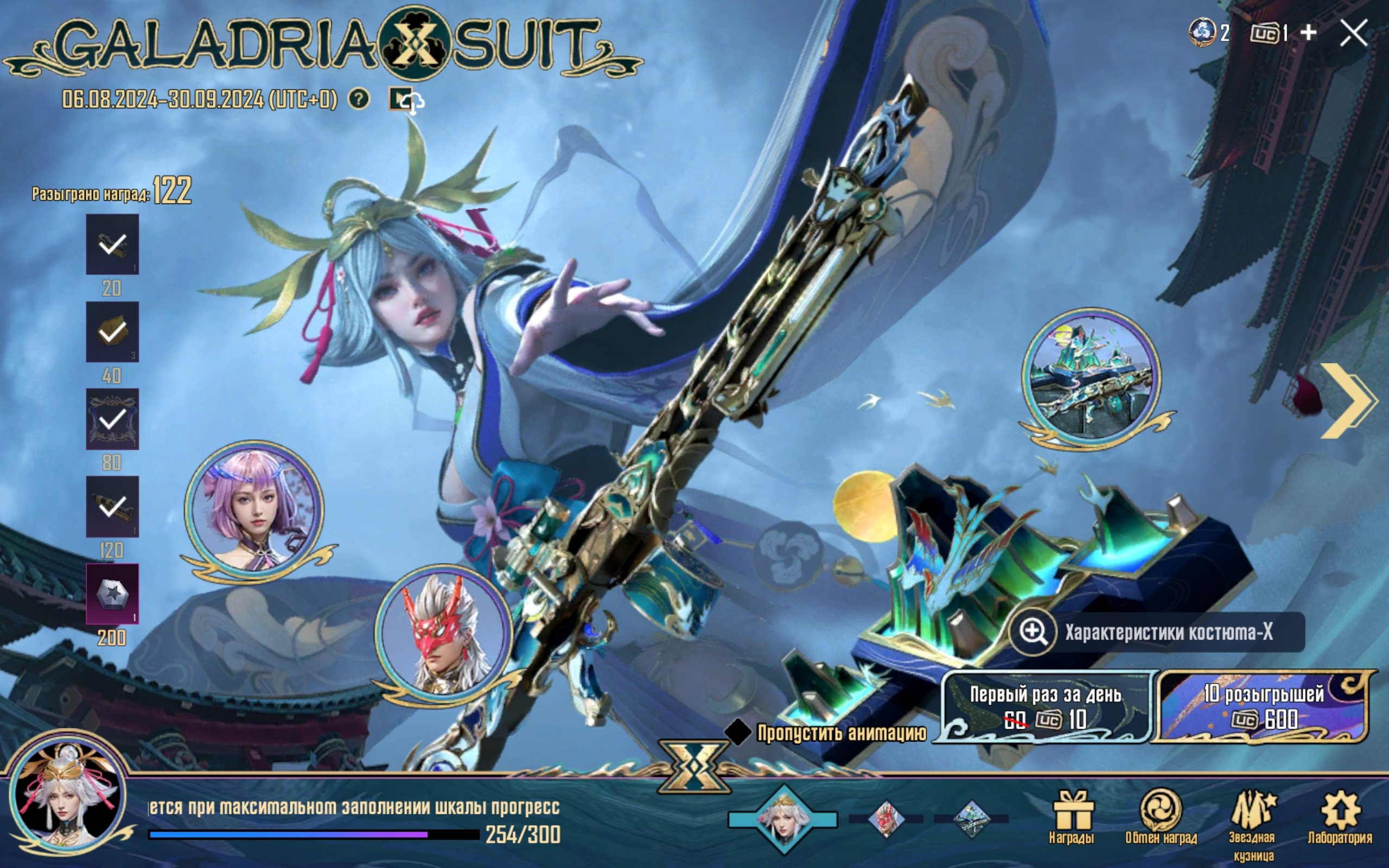Preview the mountain weapon display thumbnail

tap(1091, 378)
